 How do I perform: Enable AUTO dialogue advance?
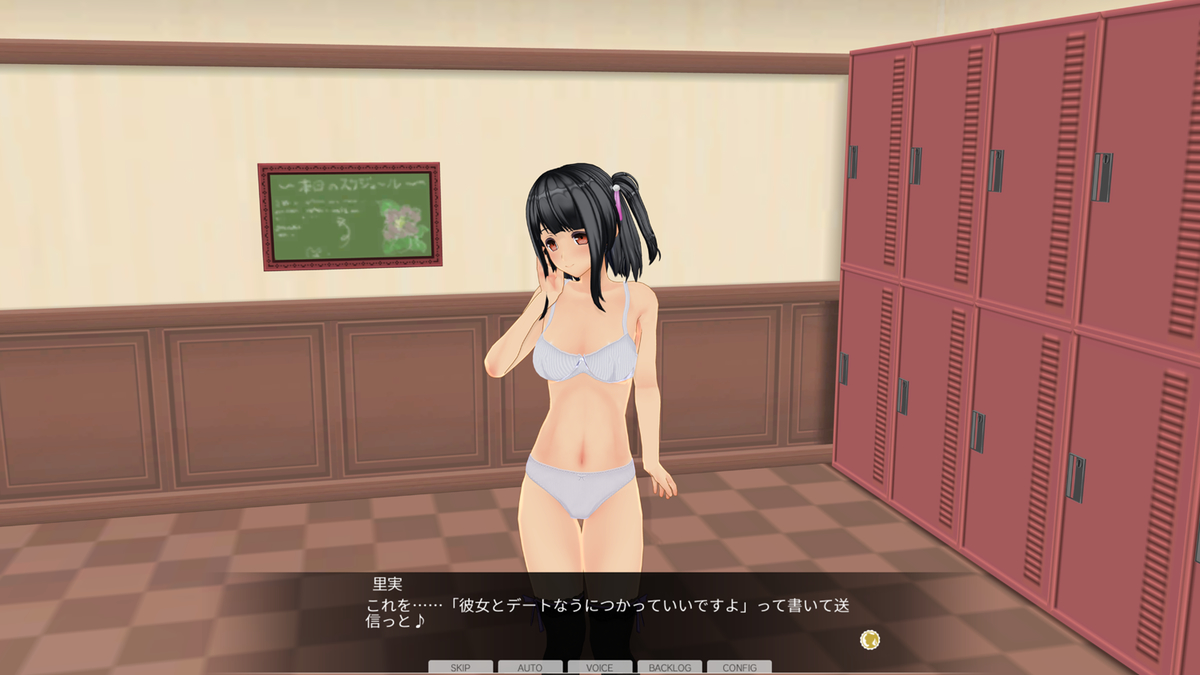point(530,667)
